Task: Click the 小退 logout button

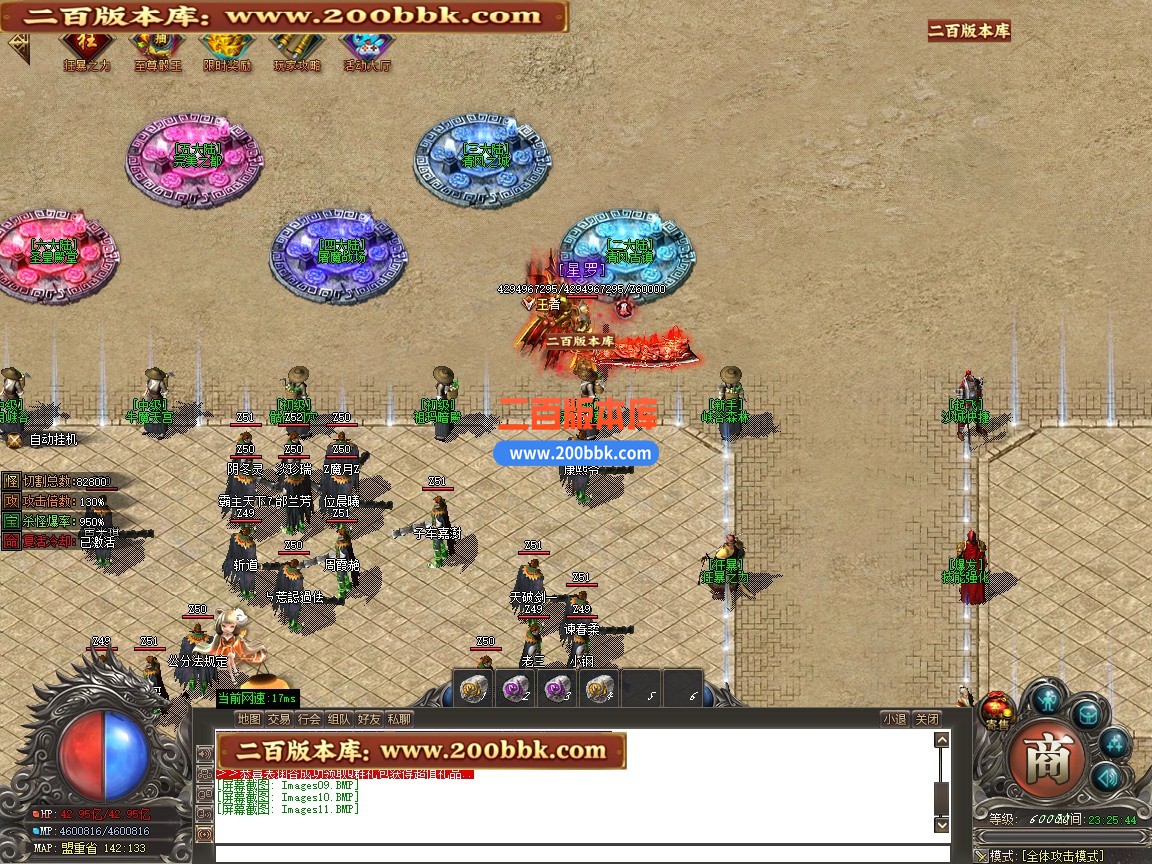Action: (895, 719)
